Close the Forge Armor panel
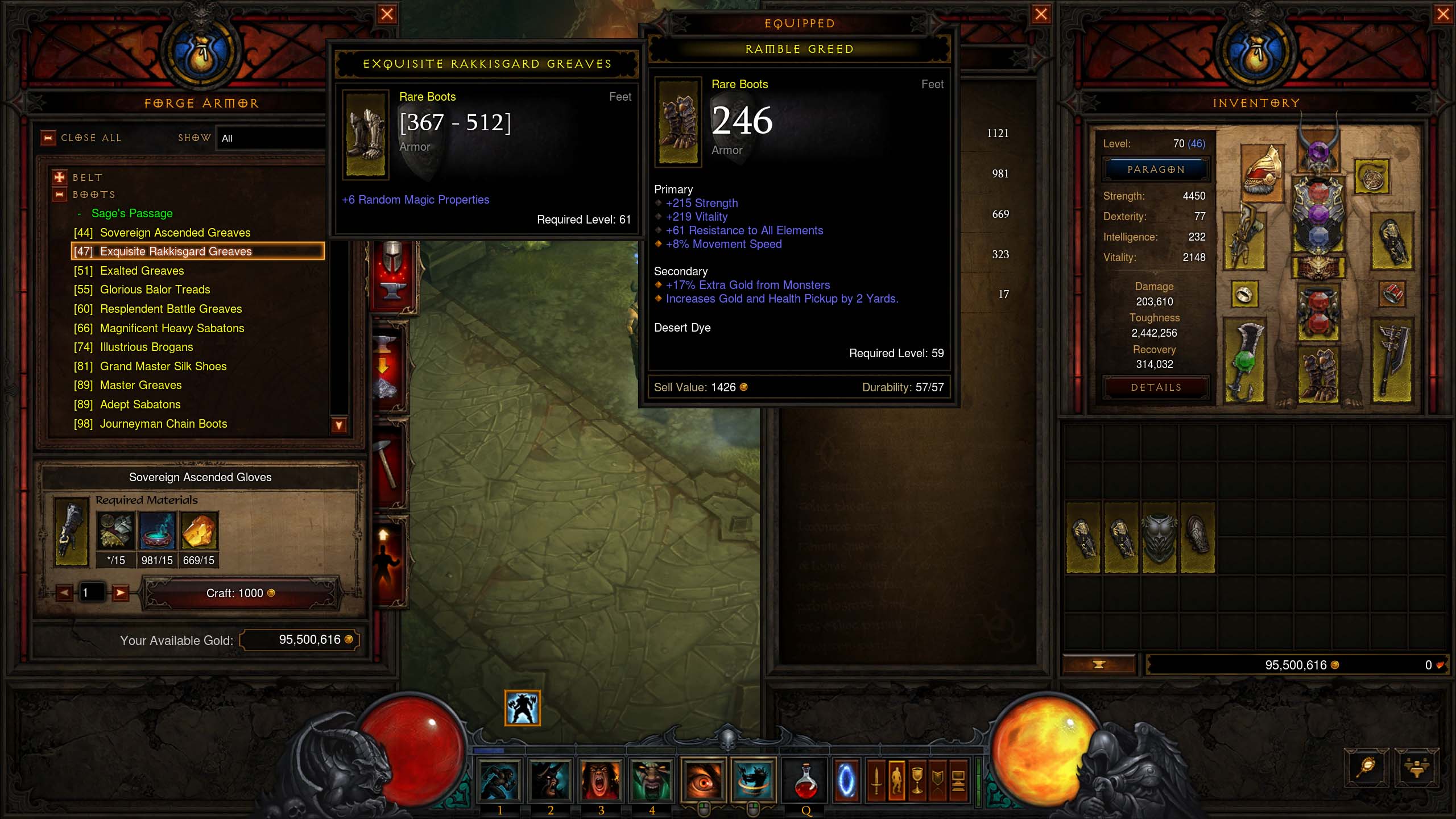The width and height of the screenshot is (1456, 819). point(387,14)
